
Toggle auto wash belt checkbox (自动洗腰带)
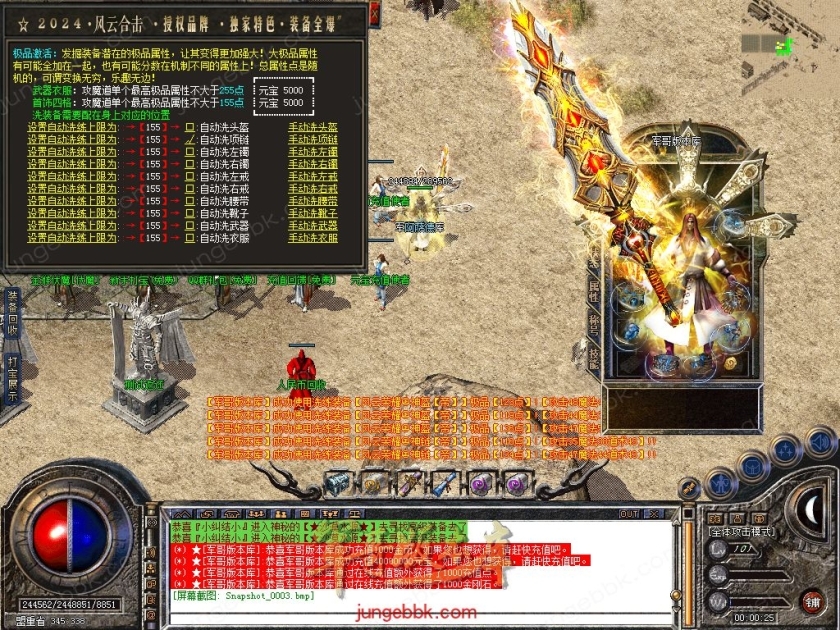point(190,201)
